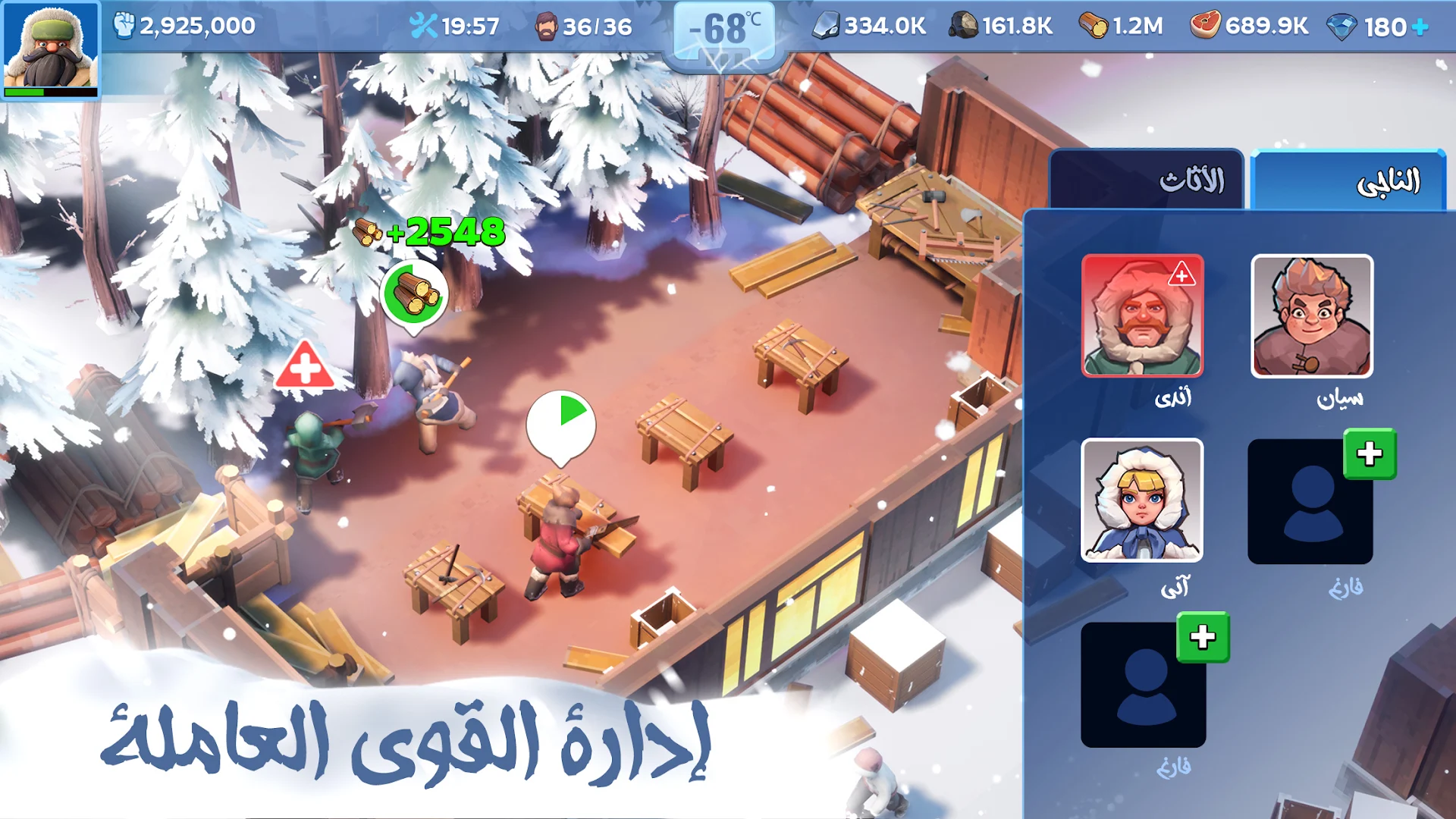Tap the survivor count icon showing 36/36
The height and width of the screenshot is (819, 1456).
pyautogui.click(x=584, y=26)
